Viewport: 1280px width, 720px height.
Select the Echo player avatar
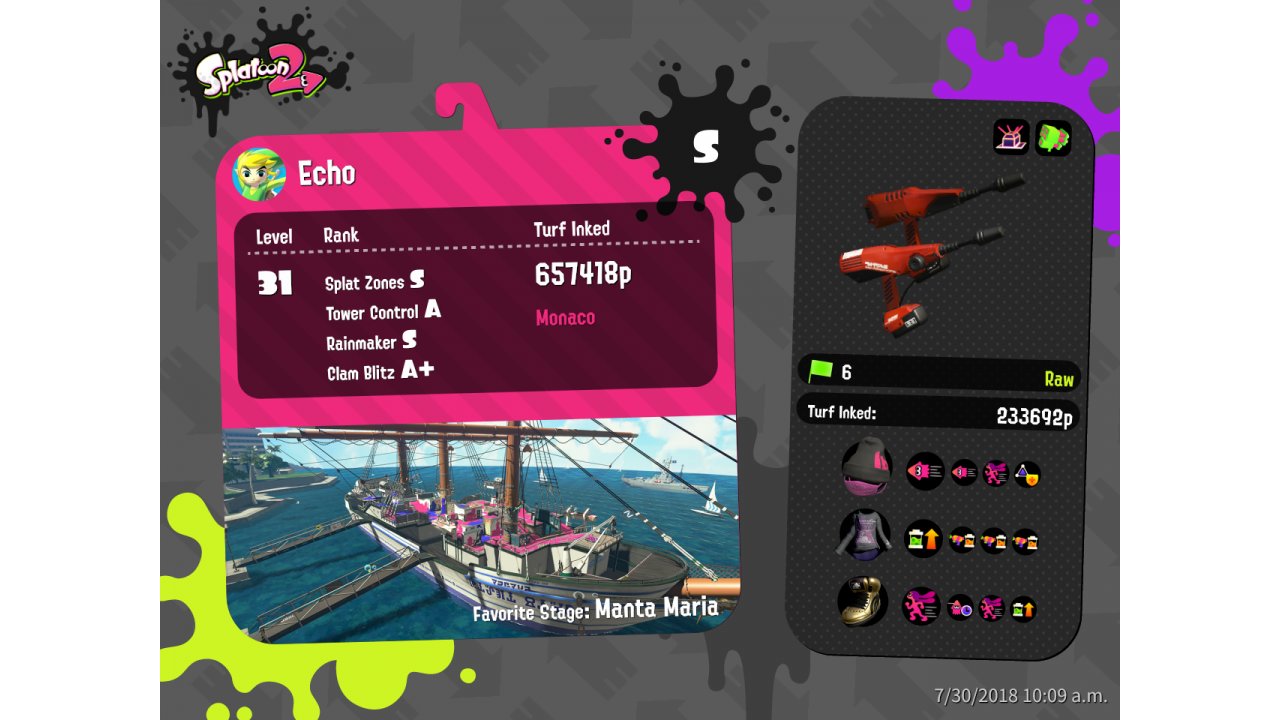tap(259, 174)
